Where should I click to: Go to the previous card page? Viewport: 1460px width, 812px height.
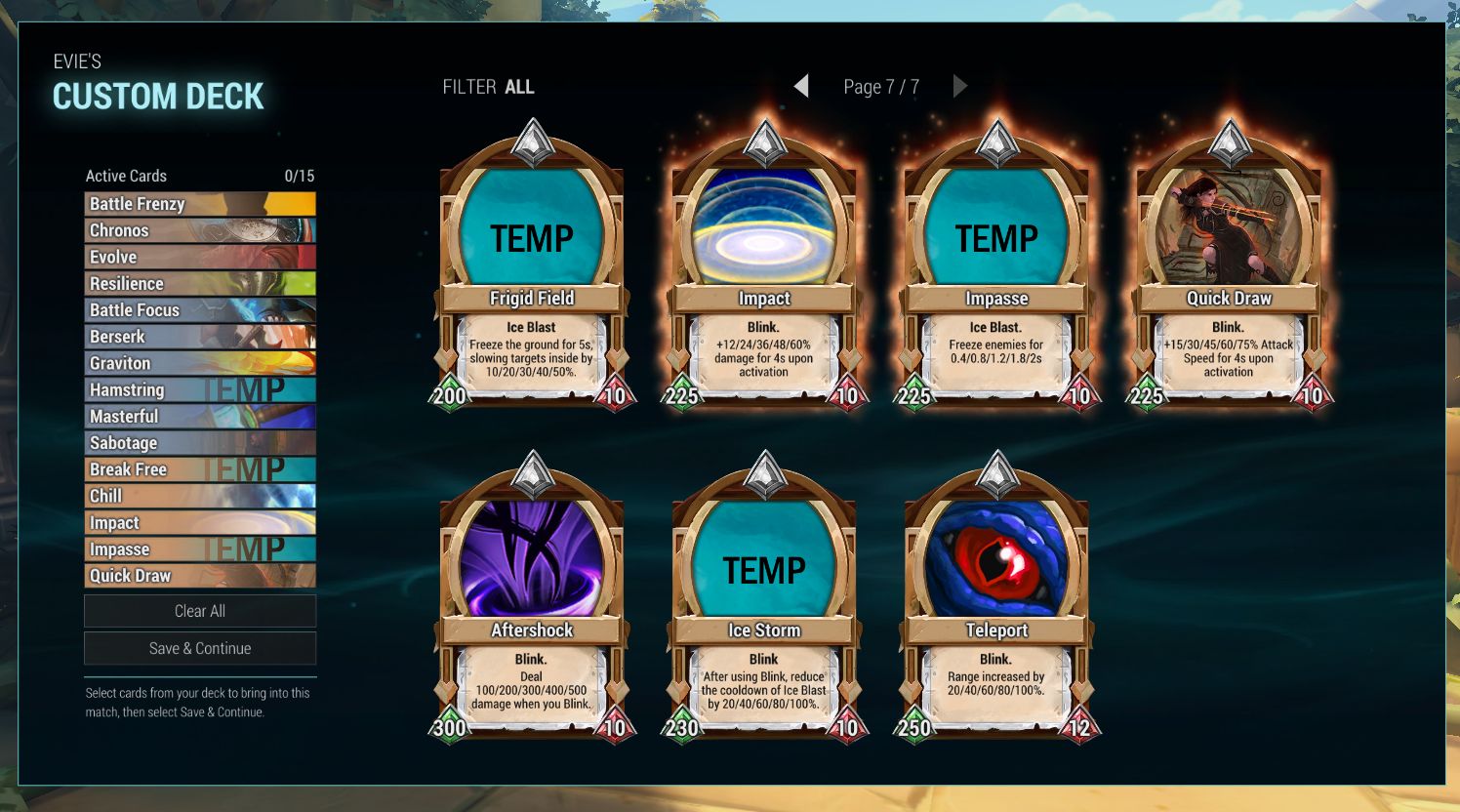click(801, 87)
